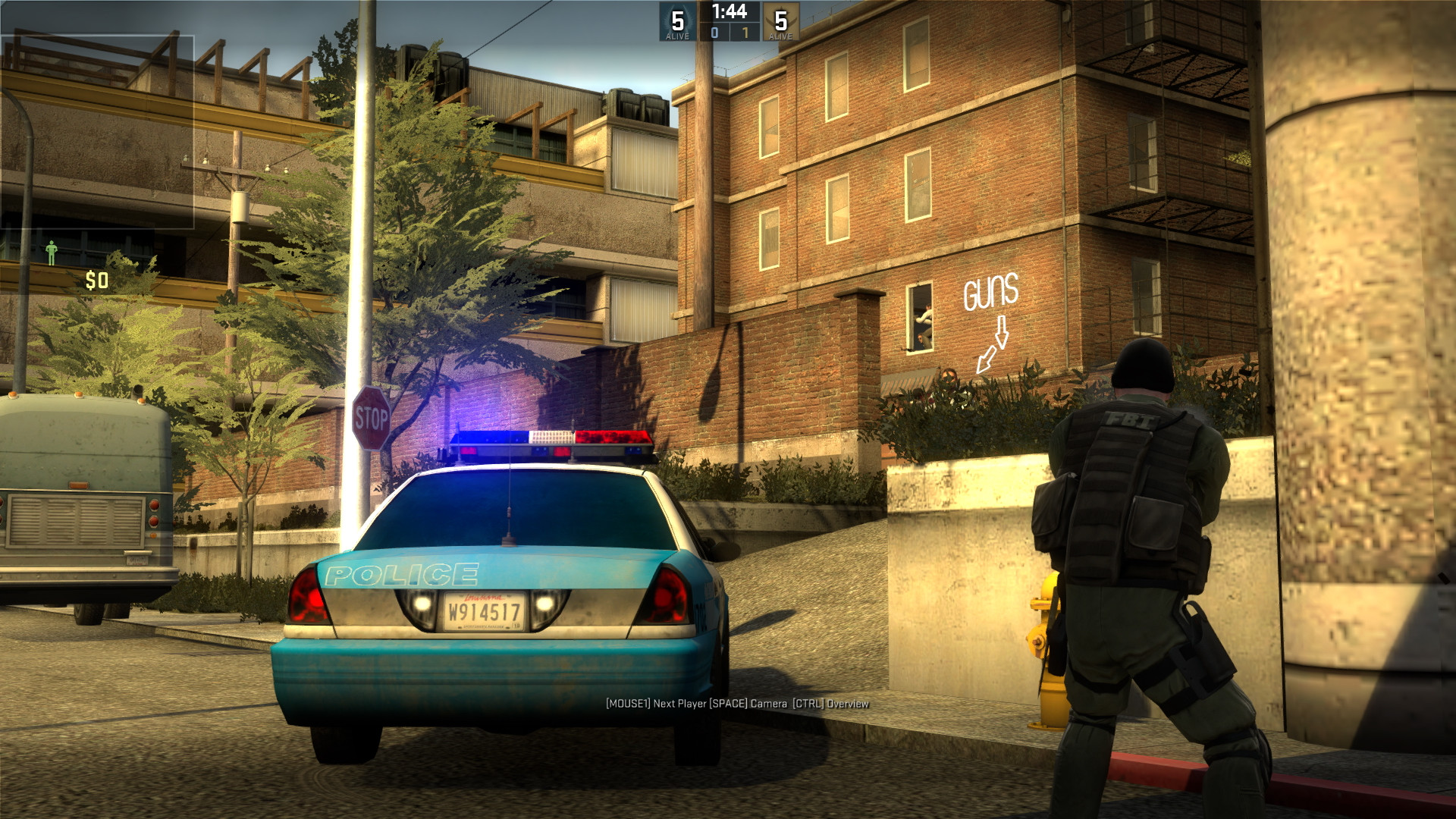Click the GUNS sign on the brick wall
The height and width of the screenshot is (819, 1456).
click(x=990, y=291)
